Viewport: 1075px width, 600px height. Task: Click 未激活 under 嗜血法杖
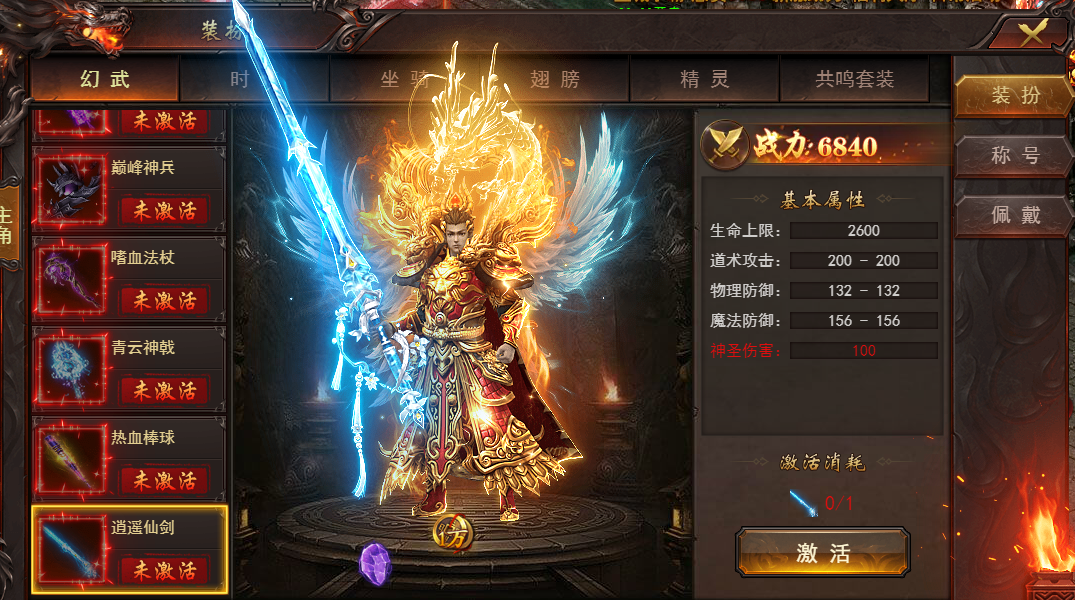[x=165, y=300]
